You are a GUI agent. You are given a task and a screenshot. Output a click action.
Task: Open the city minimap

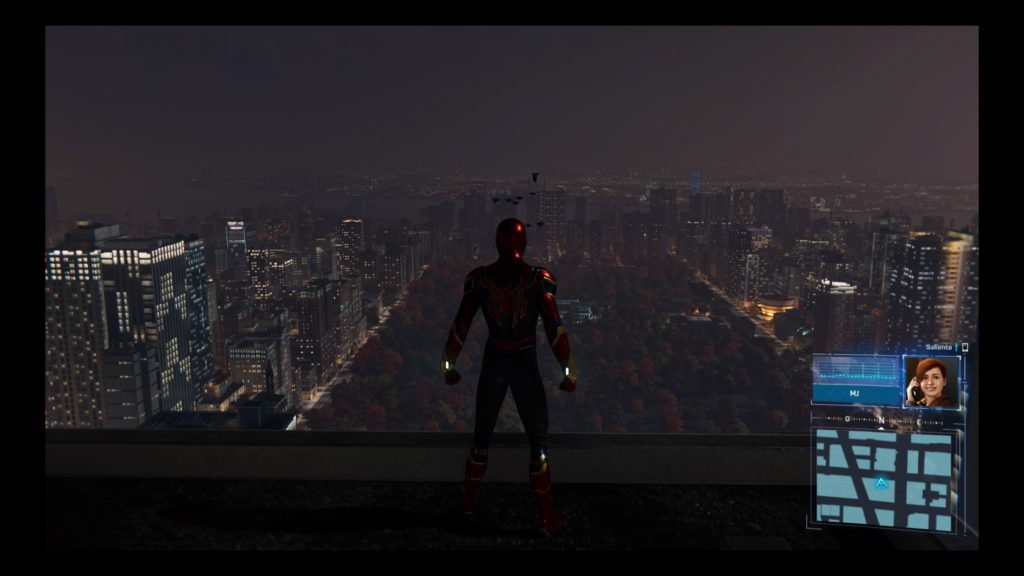pos(883,478)
